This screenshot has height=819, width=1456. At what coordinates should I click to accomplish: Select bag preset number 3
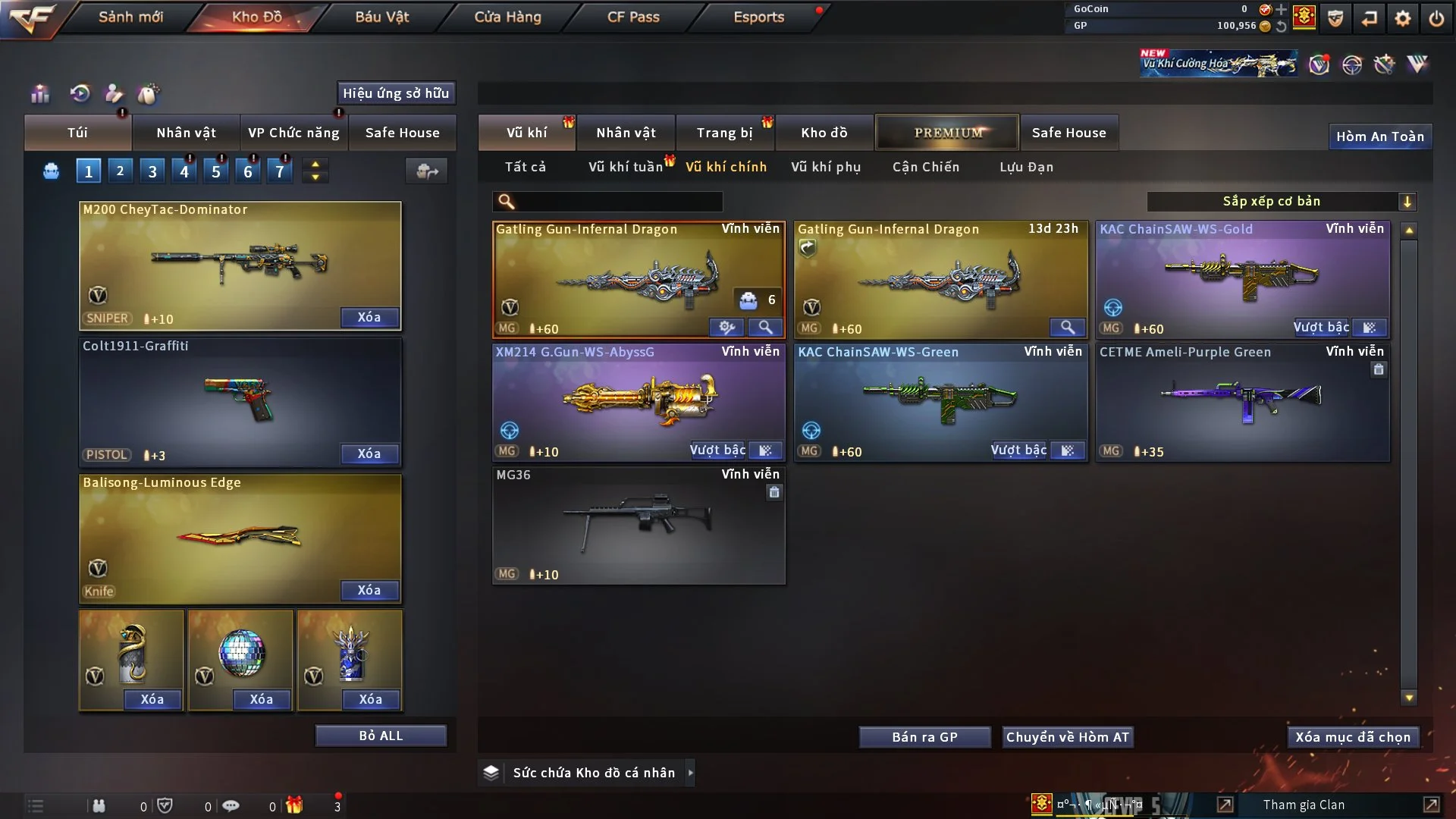pos(152,171)
